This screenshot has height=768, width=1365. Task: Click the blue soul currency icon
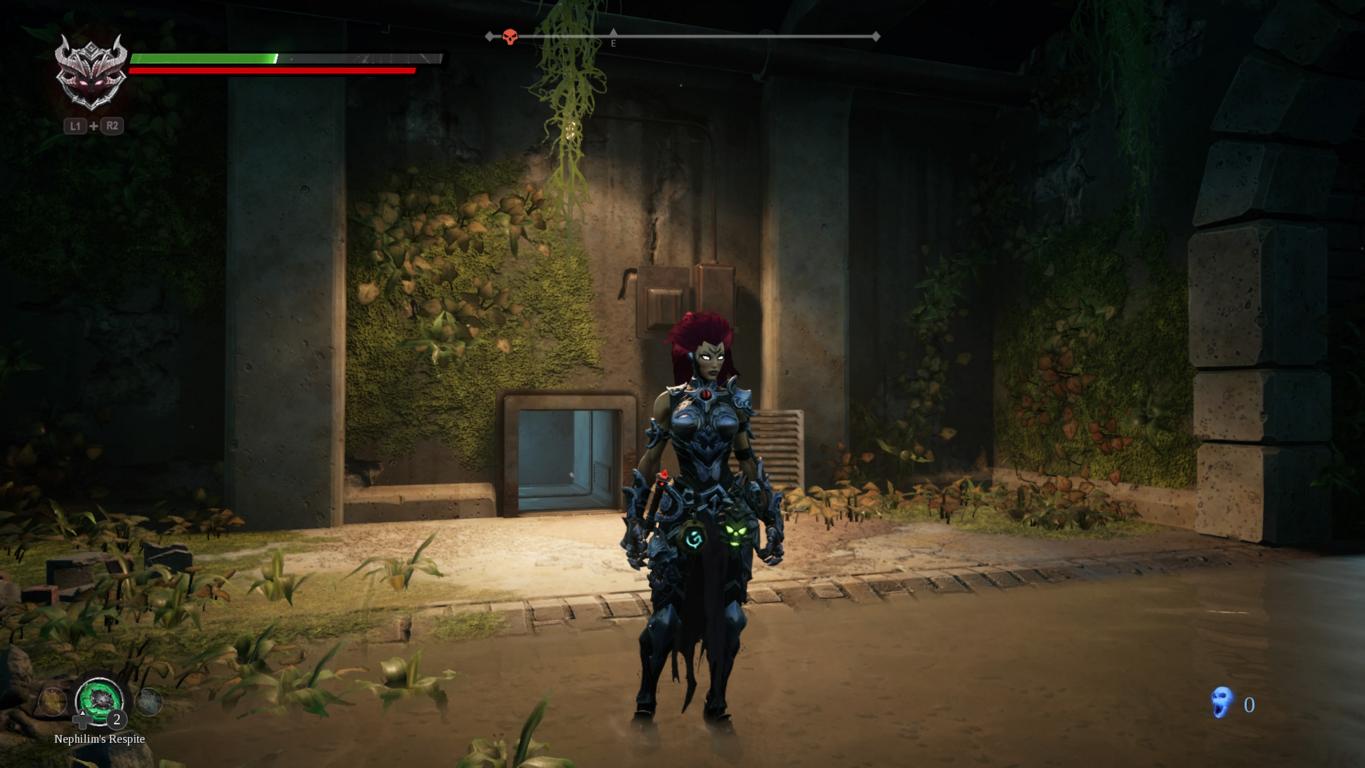(x=1221, y=703)
